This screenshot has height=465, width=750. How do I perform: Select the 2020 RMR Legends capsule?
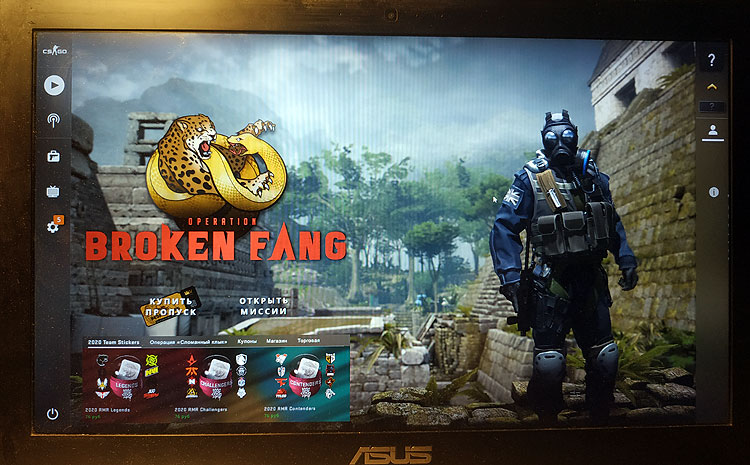(x=127, y=380)
